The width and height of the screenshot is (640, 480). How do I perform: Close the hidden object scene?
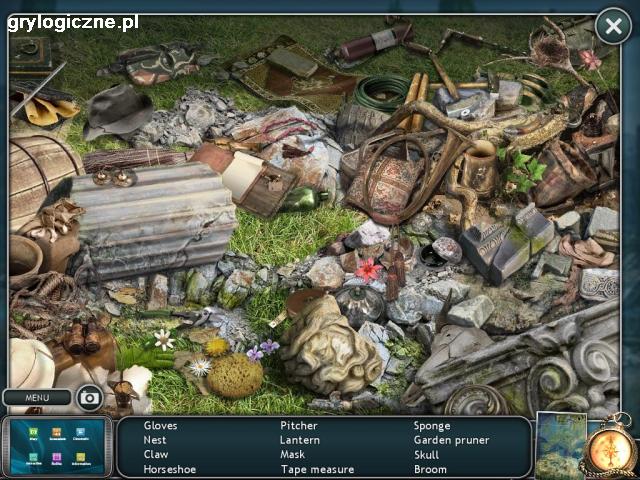[x=613, y=26]
